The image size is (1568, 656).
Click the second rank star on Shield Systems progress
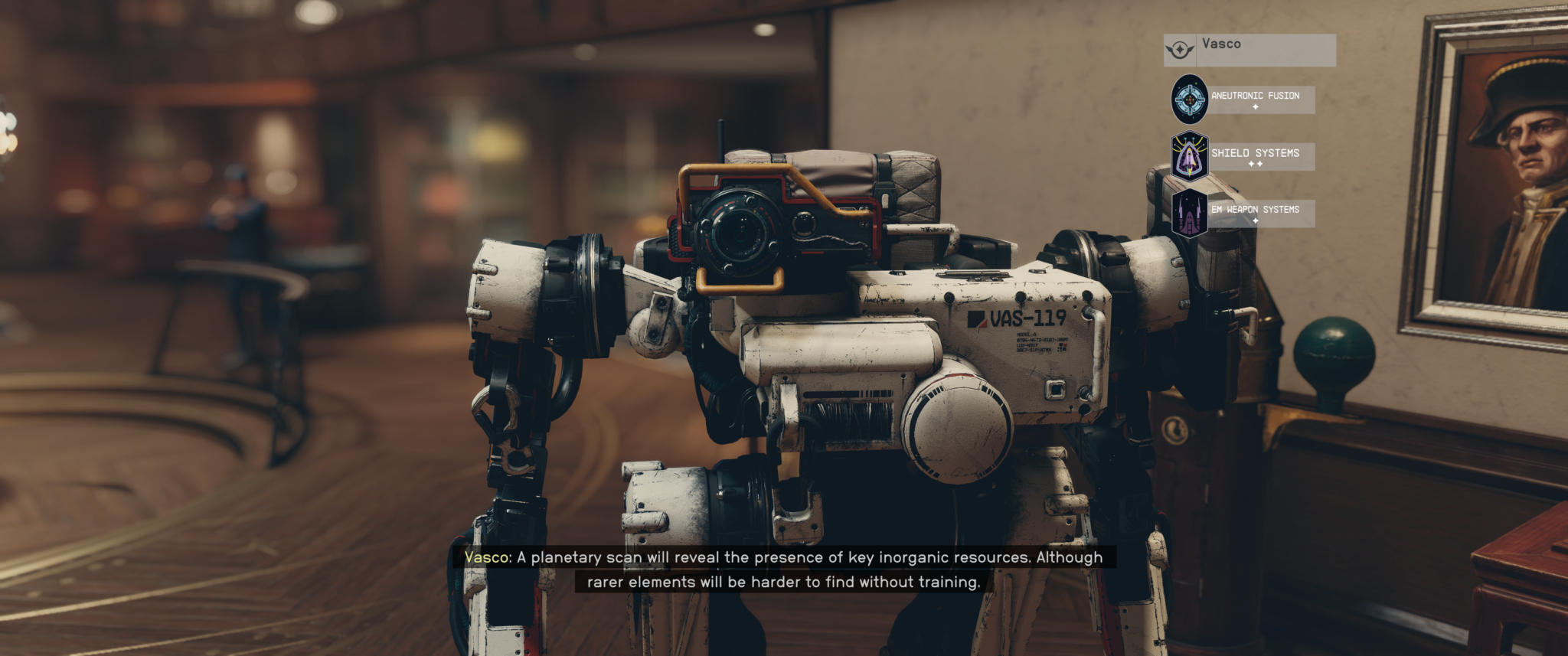[x=1259, y=163]
